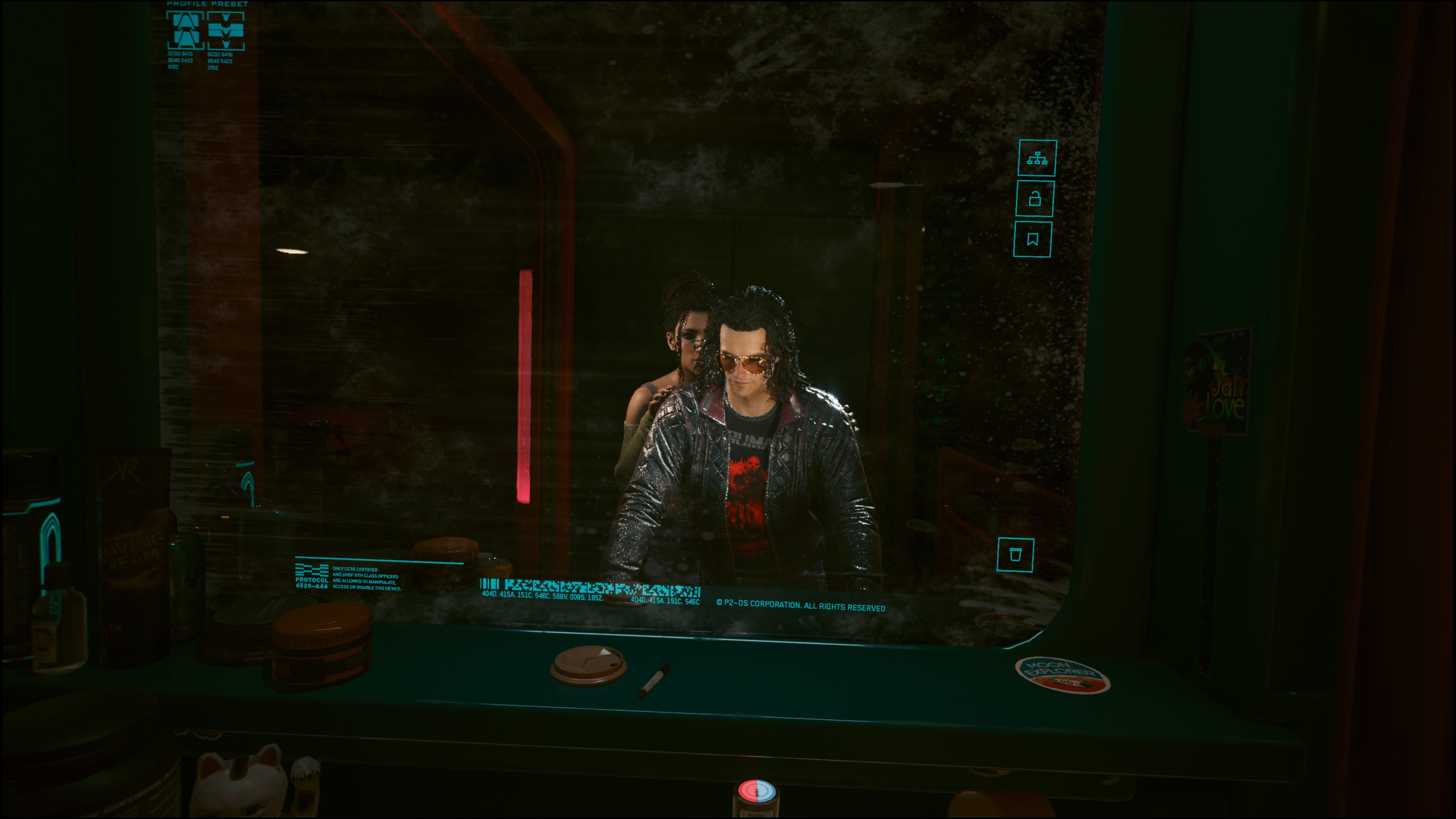Choose the first profile preset tile
Viewport: 1456px width, 819px height.
185,30
